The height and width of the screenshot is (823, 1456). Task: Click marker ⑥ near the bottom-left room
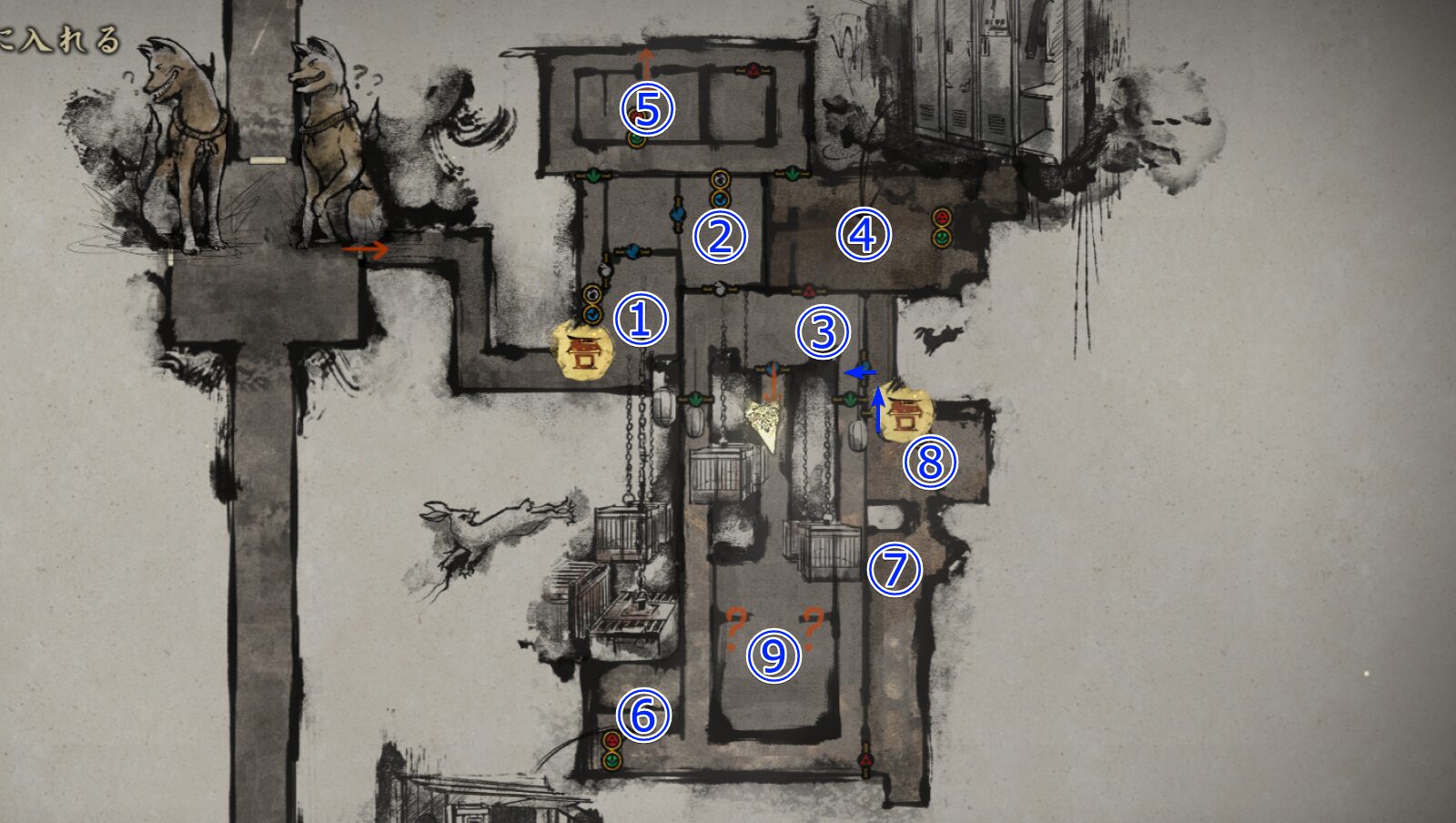(642, 717)
